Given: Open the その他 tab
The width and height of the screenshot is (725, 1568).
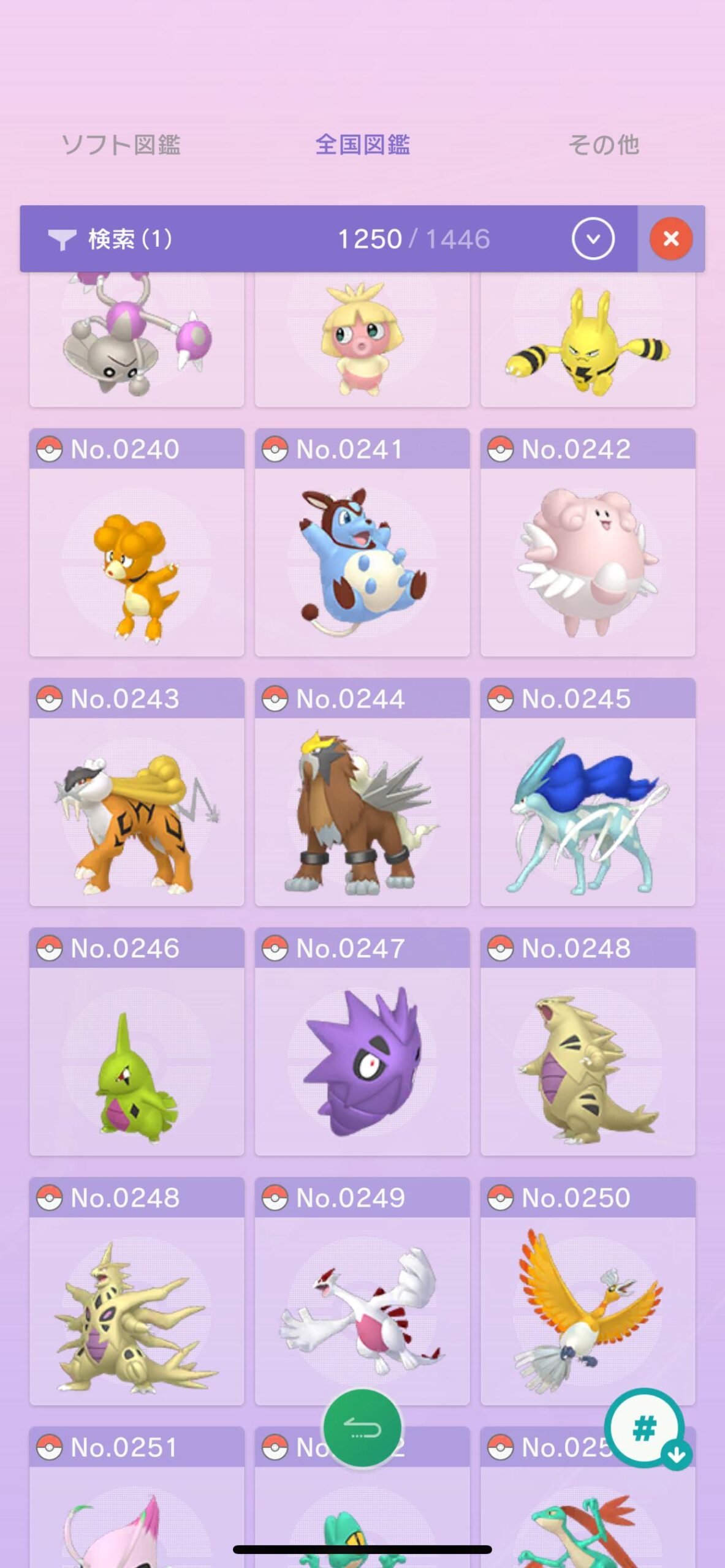Looking at the screenshot, I should 604,145.
